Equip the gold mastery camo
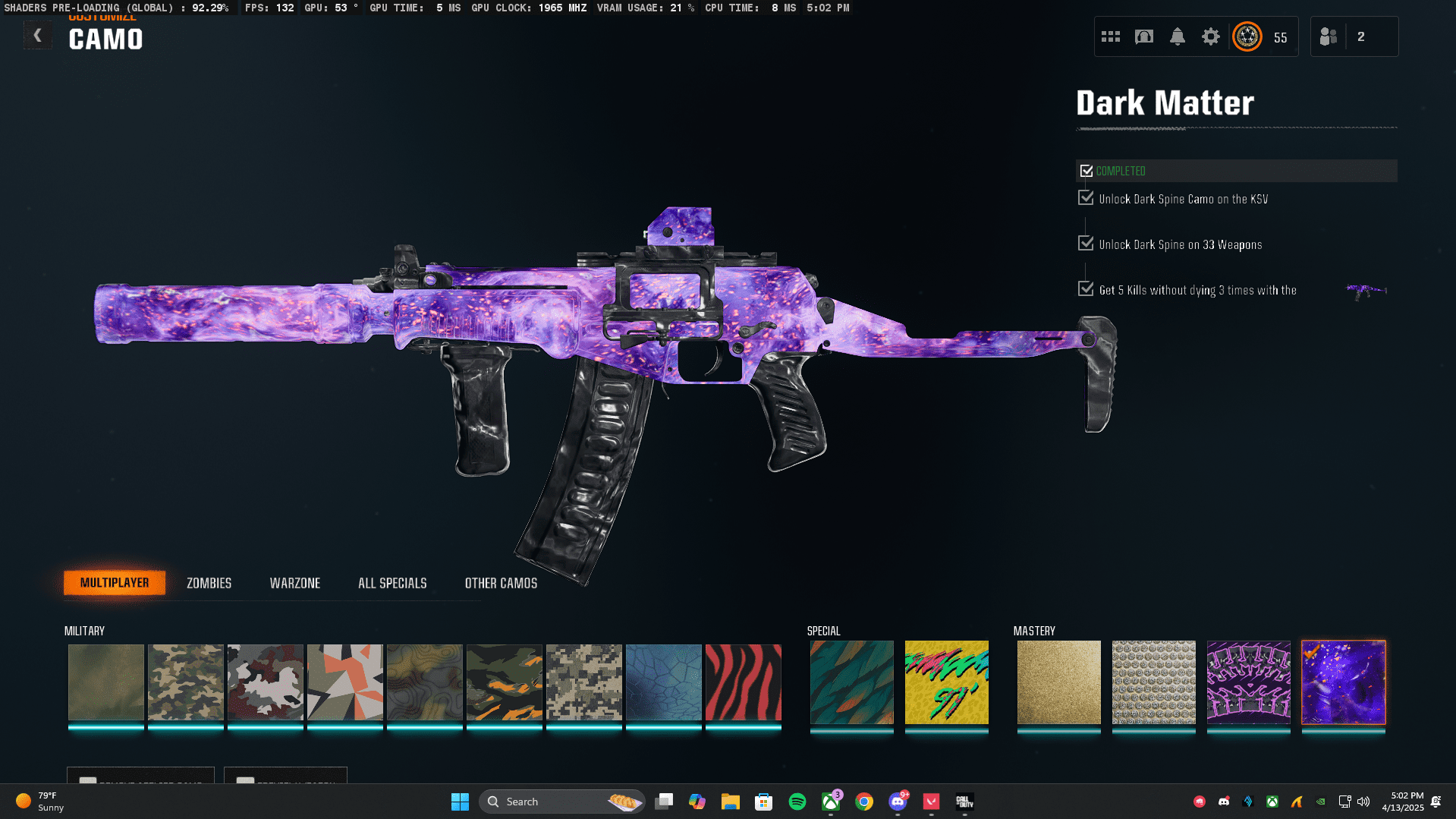 pos(1058,682)
